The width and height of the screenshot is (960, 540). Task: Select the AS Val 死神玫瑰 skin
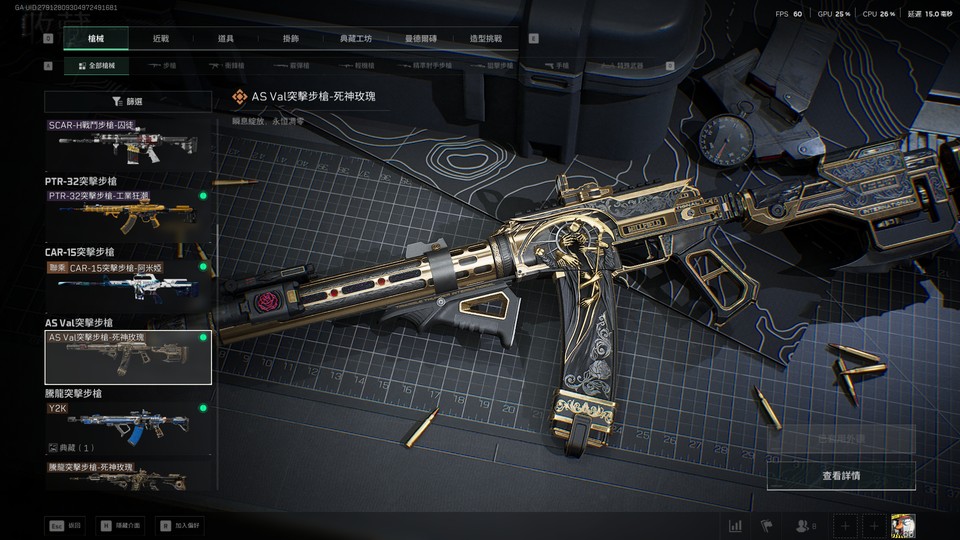pyautogui.click(x=129, y=357)
